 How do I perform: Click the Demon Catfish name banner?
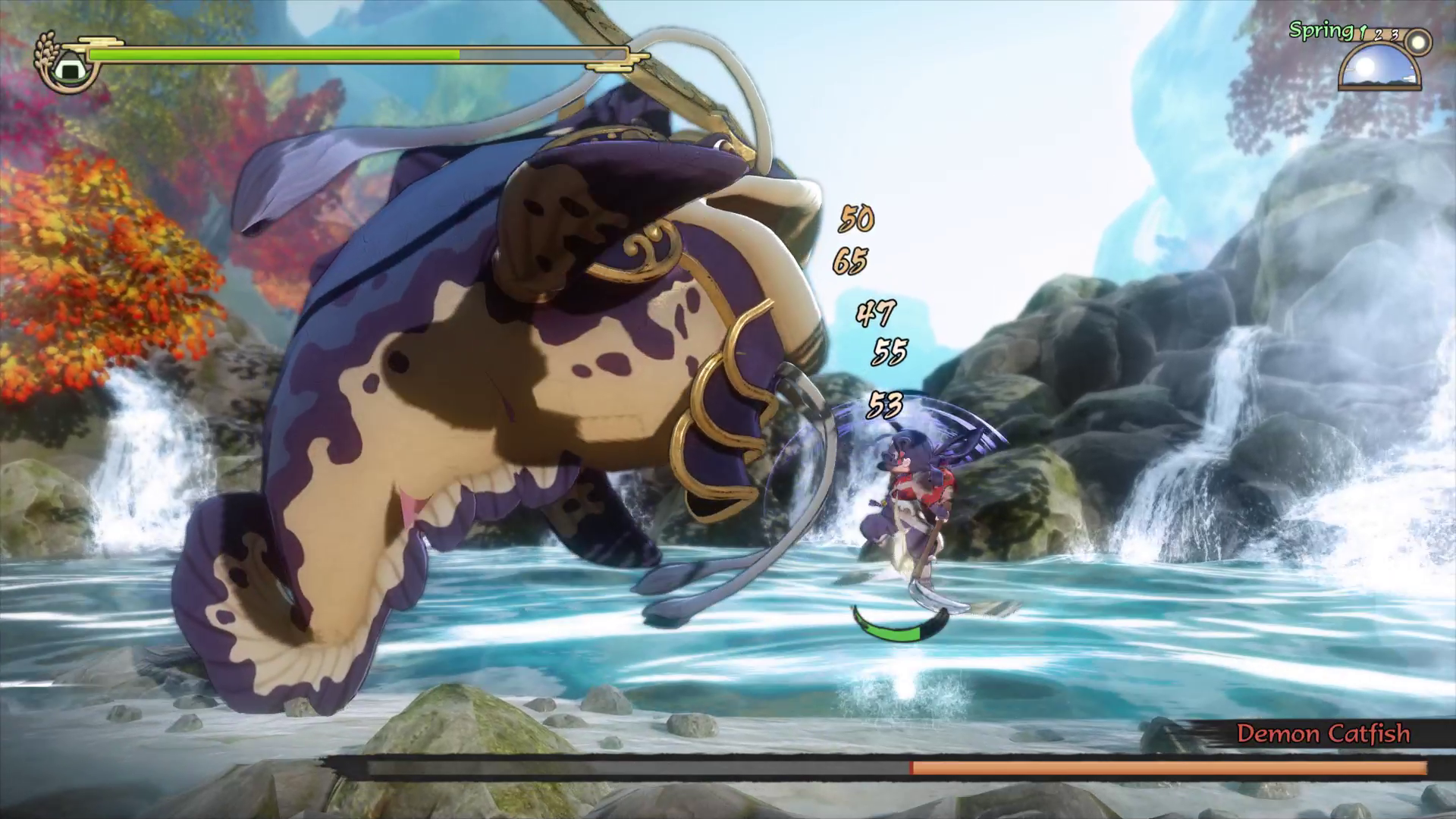click(1323, 734)
